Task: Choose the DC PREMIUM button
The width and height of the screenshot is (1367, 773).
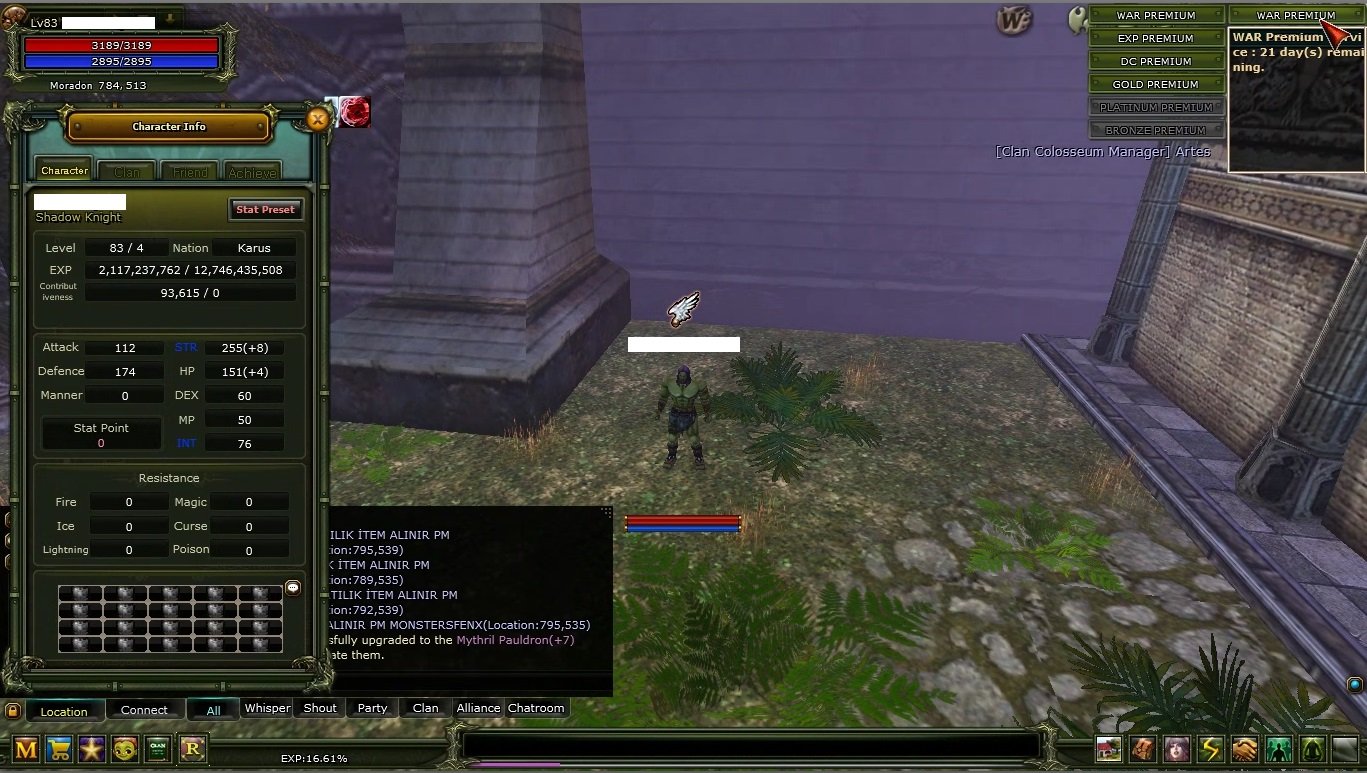Action: click(x=1155, y=61)
